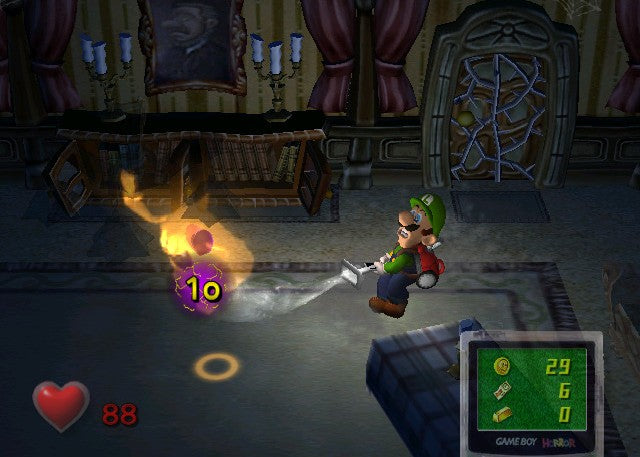Click the red heart health icon
This screenshot has height=457, width=640.
(60, 406)
